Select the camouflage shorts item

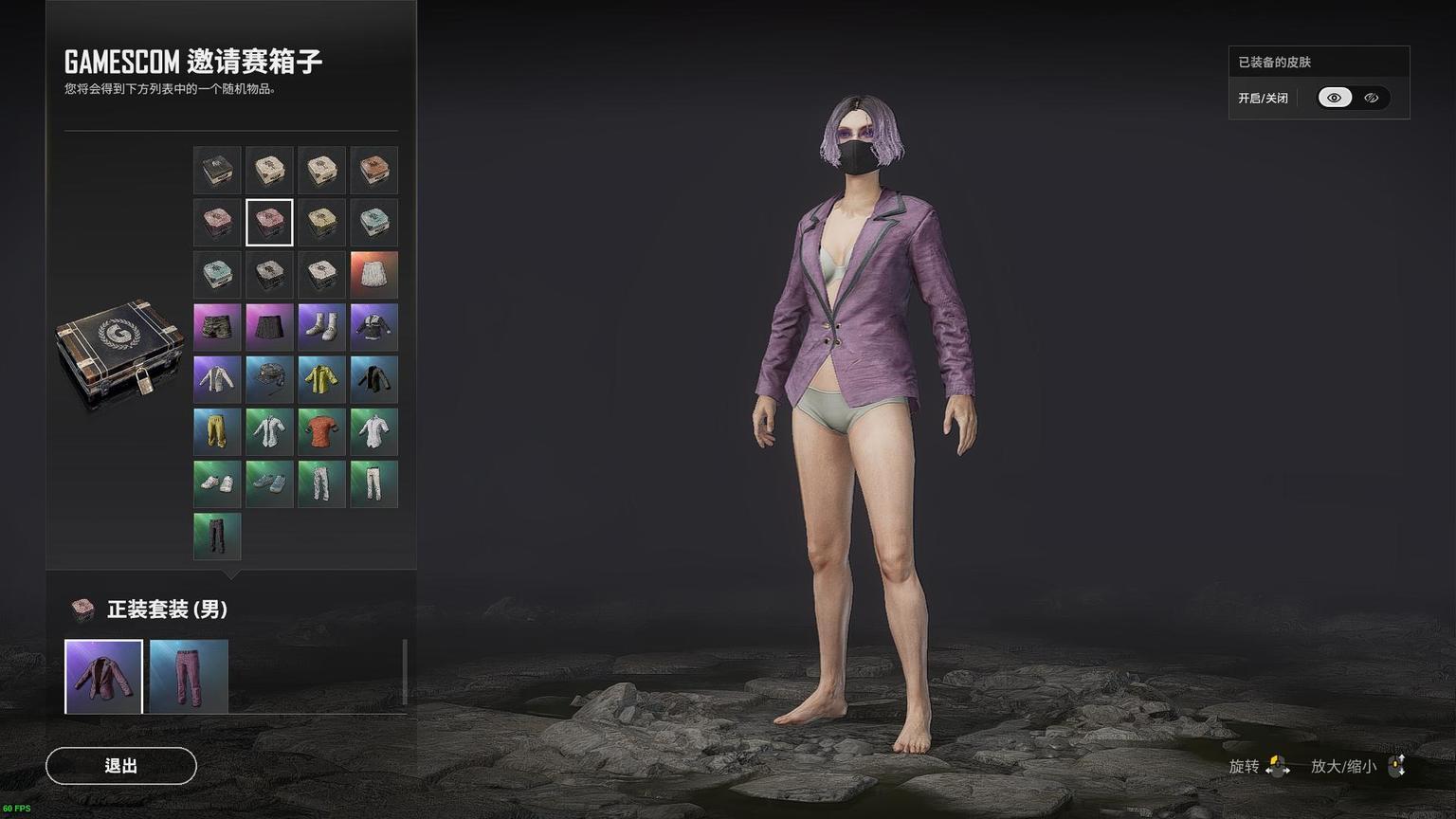[x=217, y=327]
